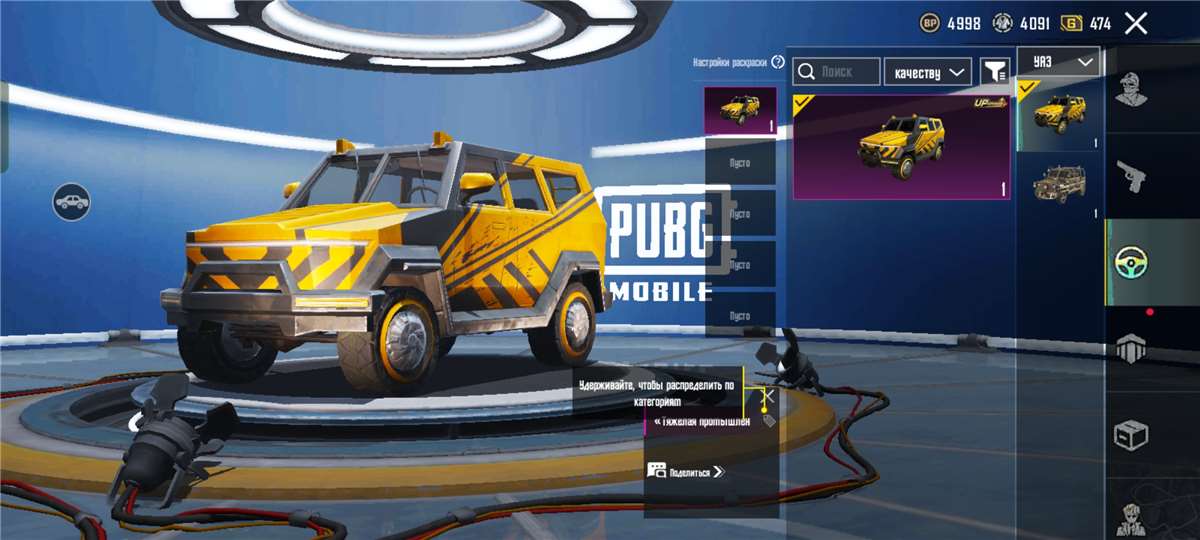
Task: Show help for Настройки раскраски
Action: [x=778, y=62]
